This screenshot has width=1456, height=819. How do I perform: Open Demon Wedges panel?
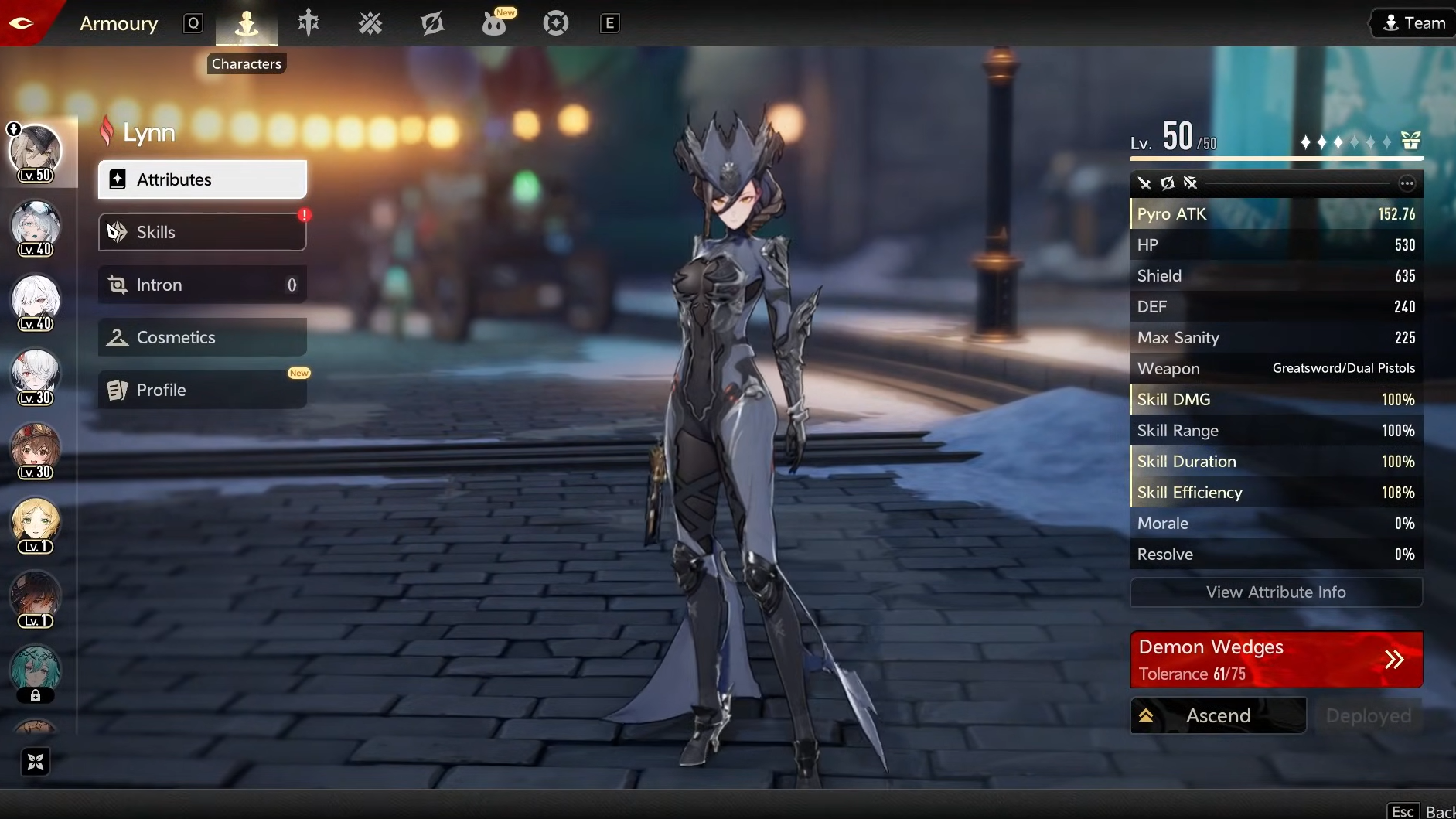[1276, 660]
